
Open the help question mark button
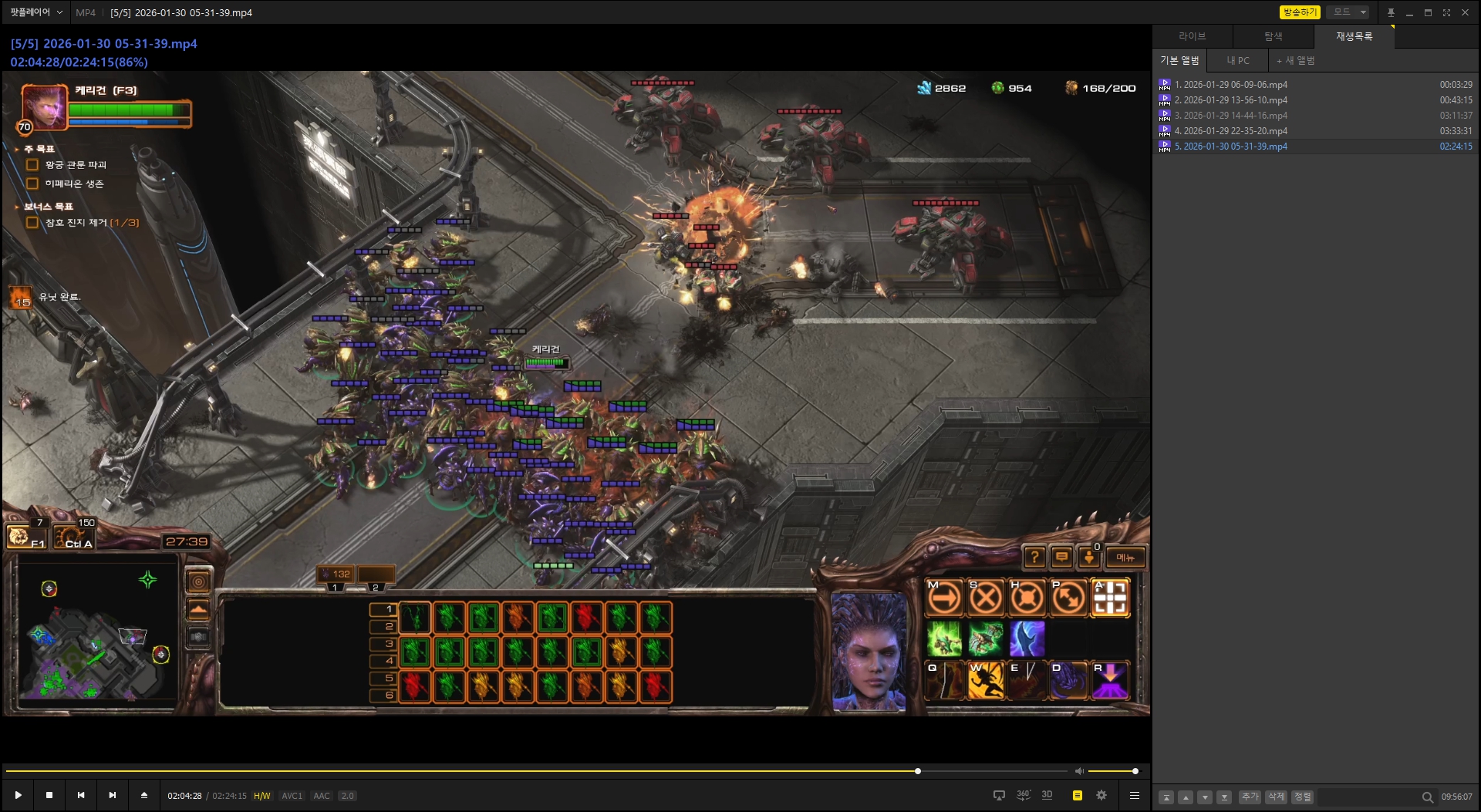pos(1034,558)
